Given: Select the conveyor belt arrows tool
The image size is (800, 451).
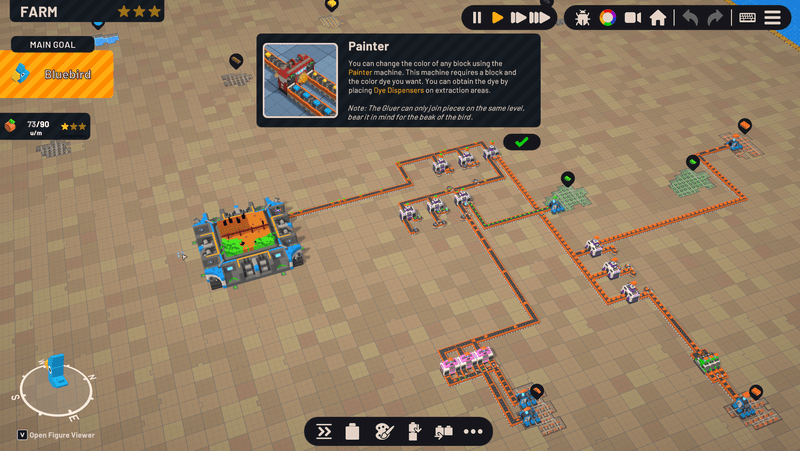Looking at the screenshot, I should [x=324, y=432].
